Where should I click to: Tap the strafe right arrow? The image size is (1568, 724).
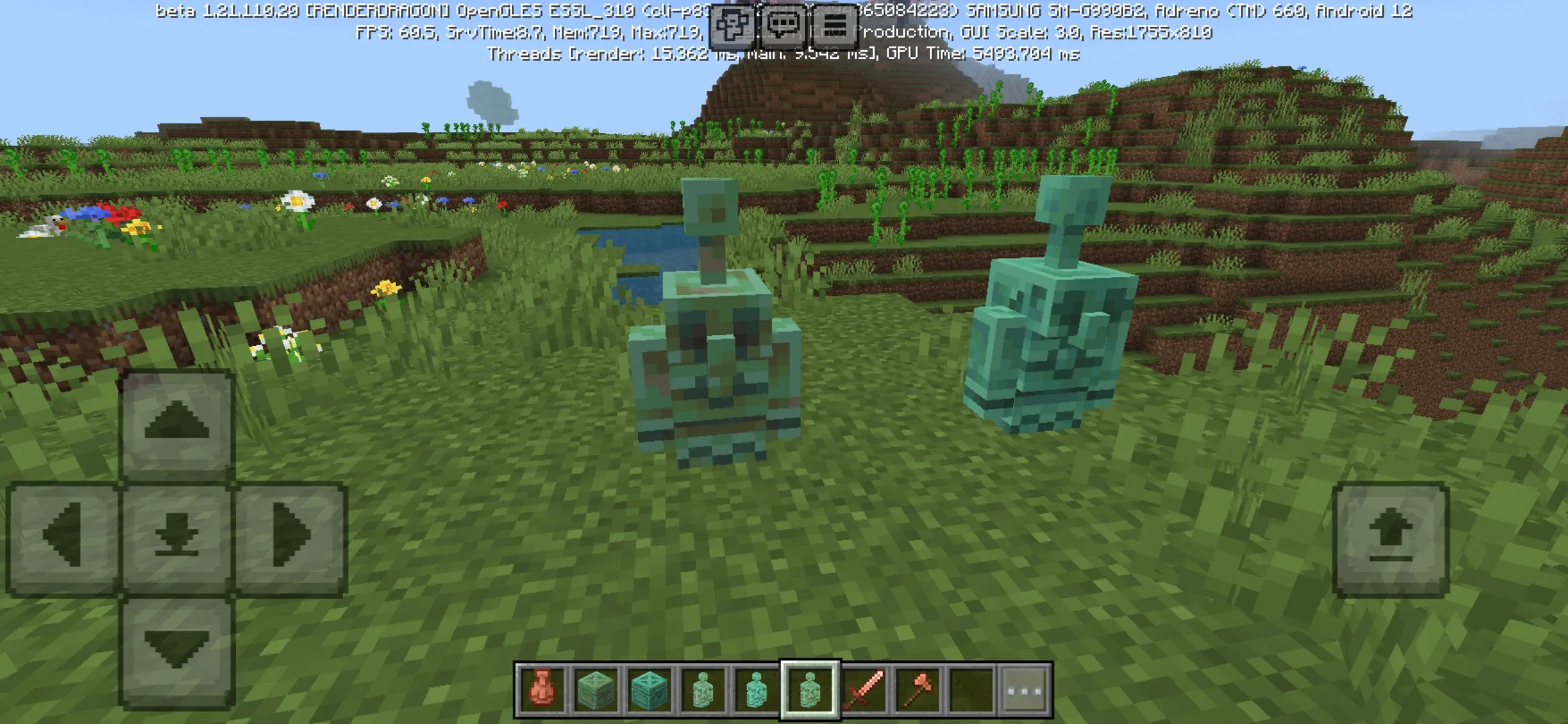tap(291, 537)
